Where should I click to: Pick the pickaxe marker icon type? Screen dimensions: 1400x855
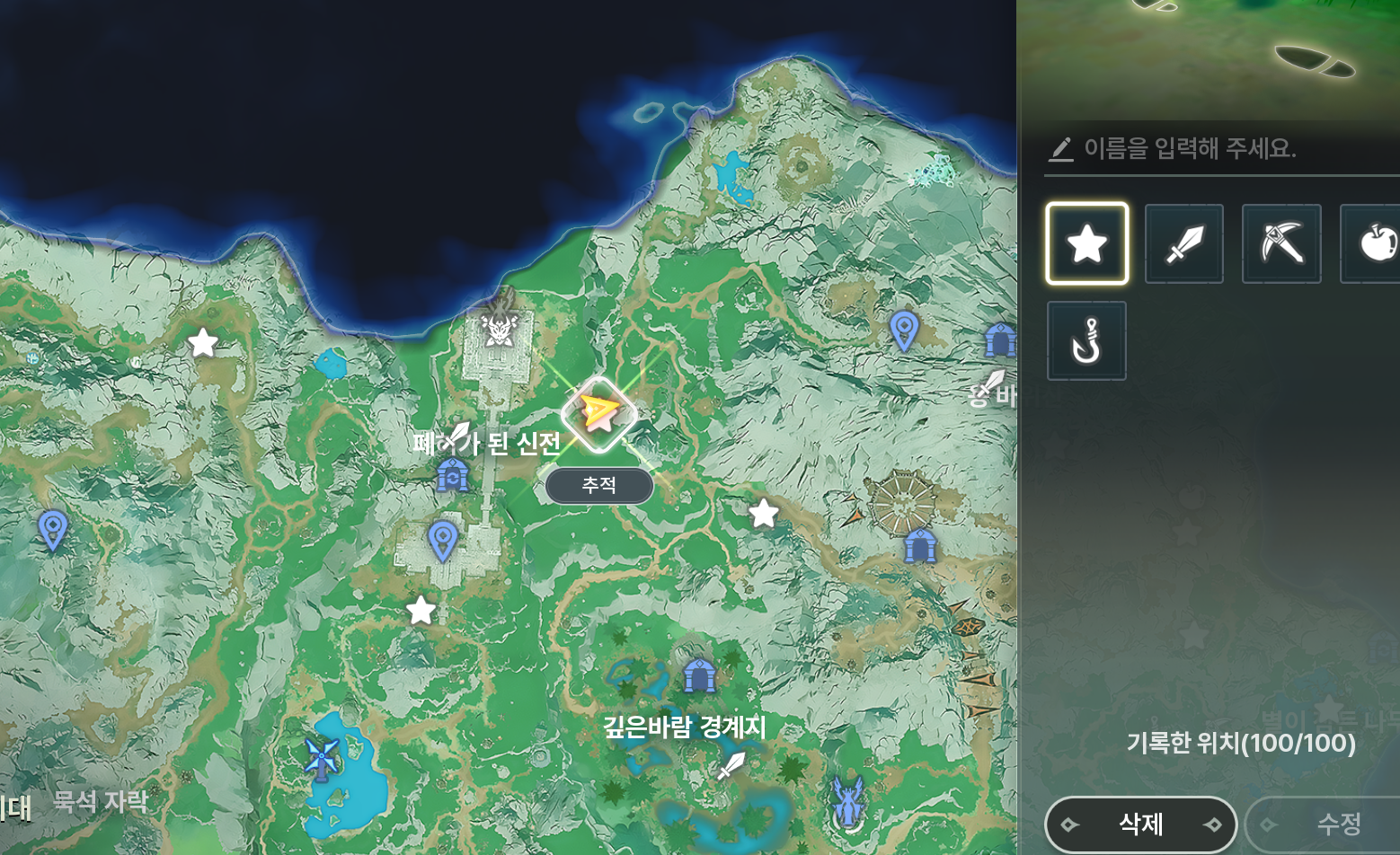pyautogui.click(x=1281, y=243)
